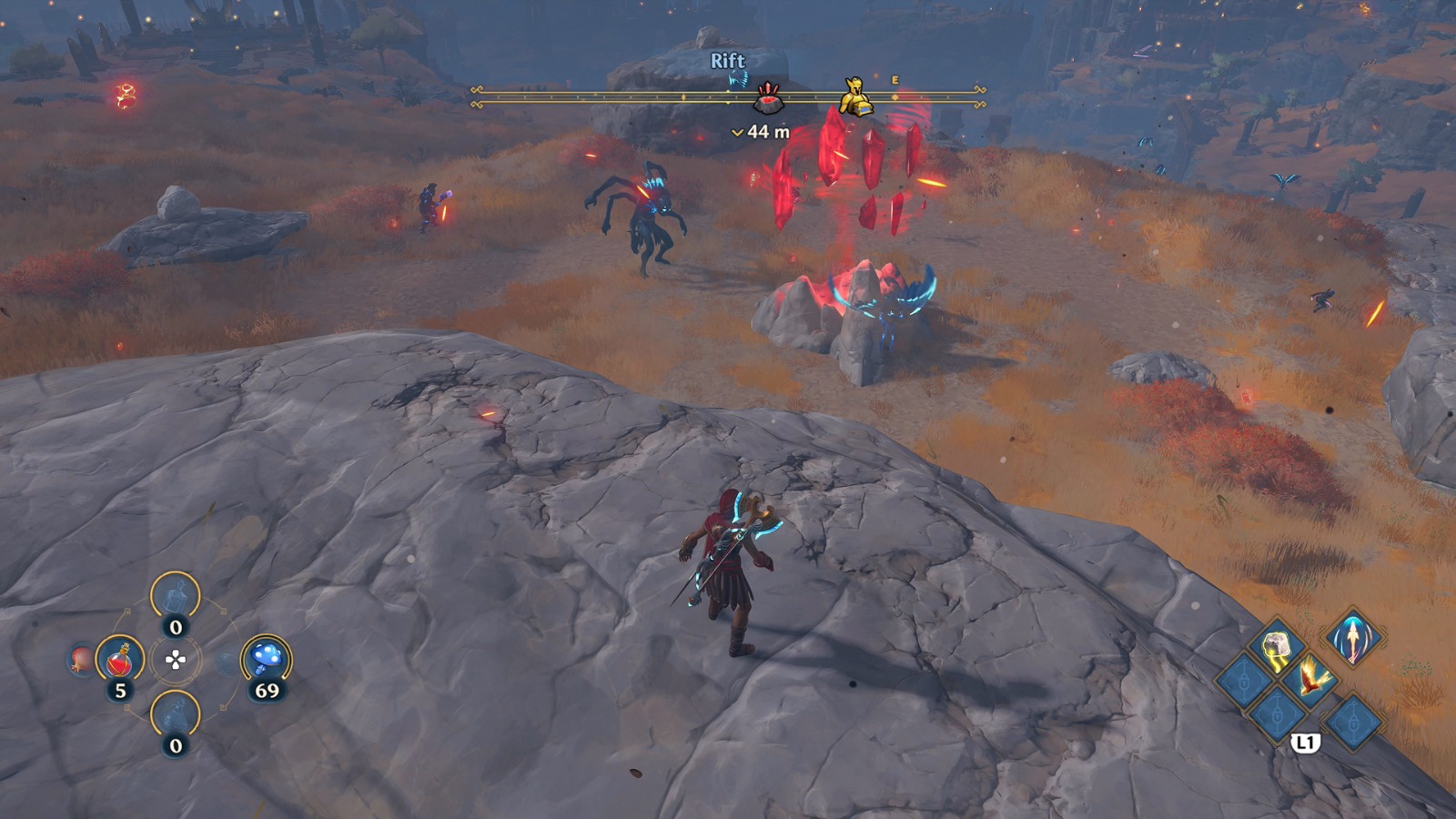The width and height of the screenshot is (1456, 819).
Task: Click the bottom-right locked ability slot
Action: coord(1354,722)
